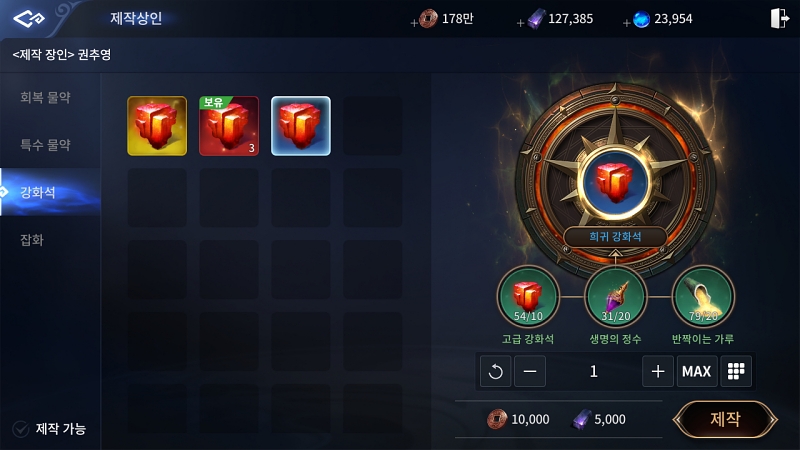
Task: Toggle the 제작 가능 filter checkbox
Action: 20,429
